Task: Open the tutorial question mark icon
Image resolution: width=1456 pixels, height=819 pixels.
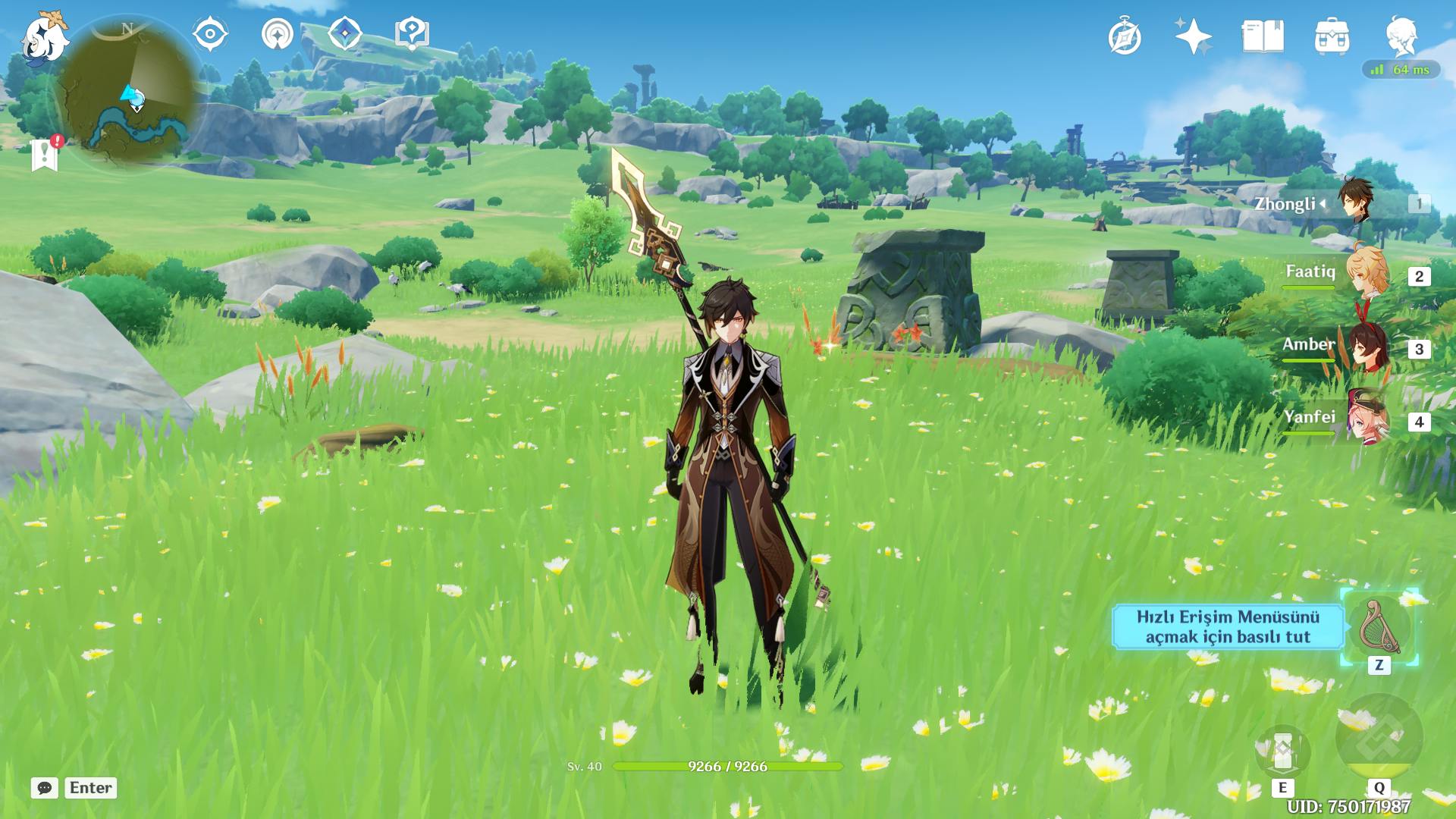Action: [x=412, y=35]
